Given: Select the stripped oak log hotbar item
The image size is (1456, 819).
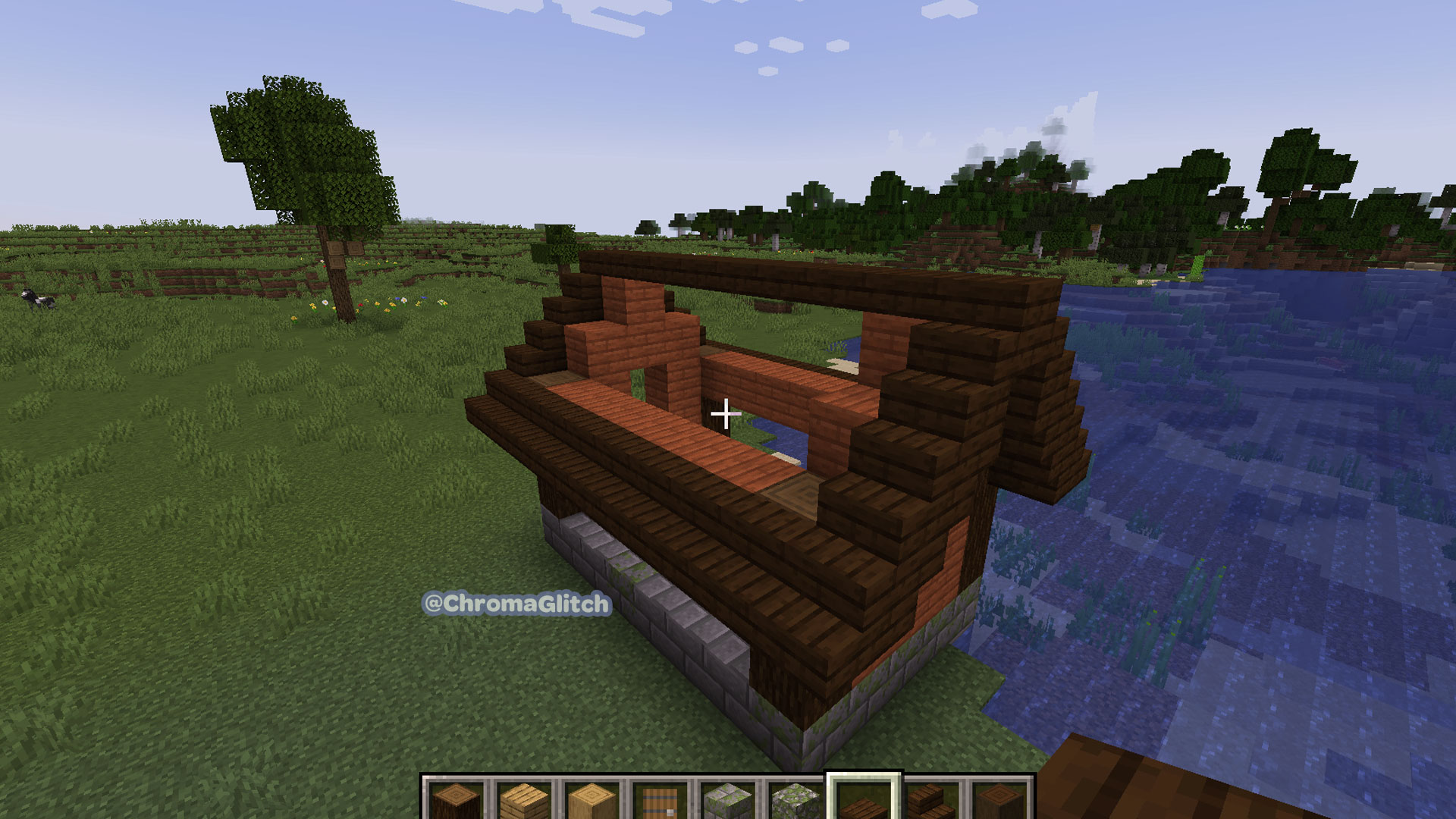Looking at the screenshot, I should (x=591, y=802).
